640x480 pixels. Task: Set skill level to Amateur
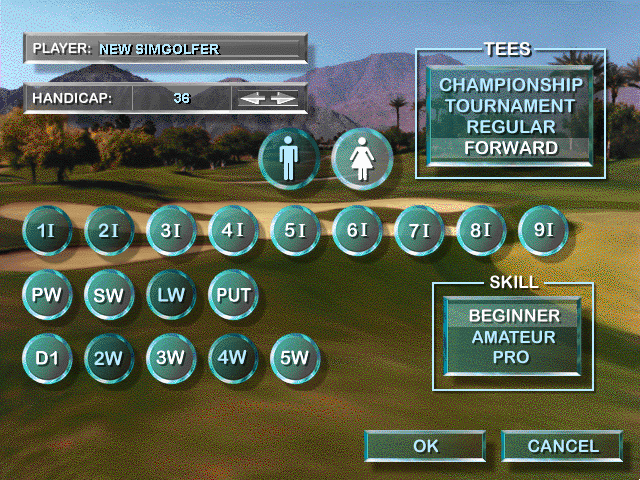click(513, 337)
